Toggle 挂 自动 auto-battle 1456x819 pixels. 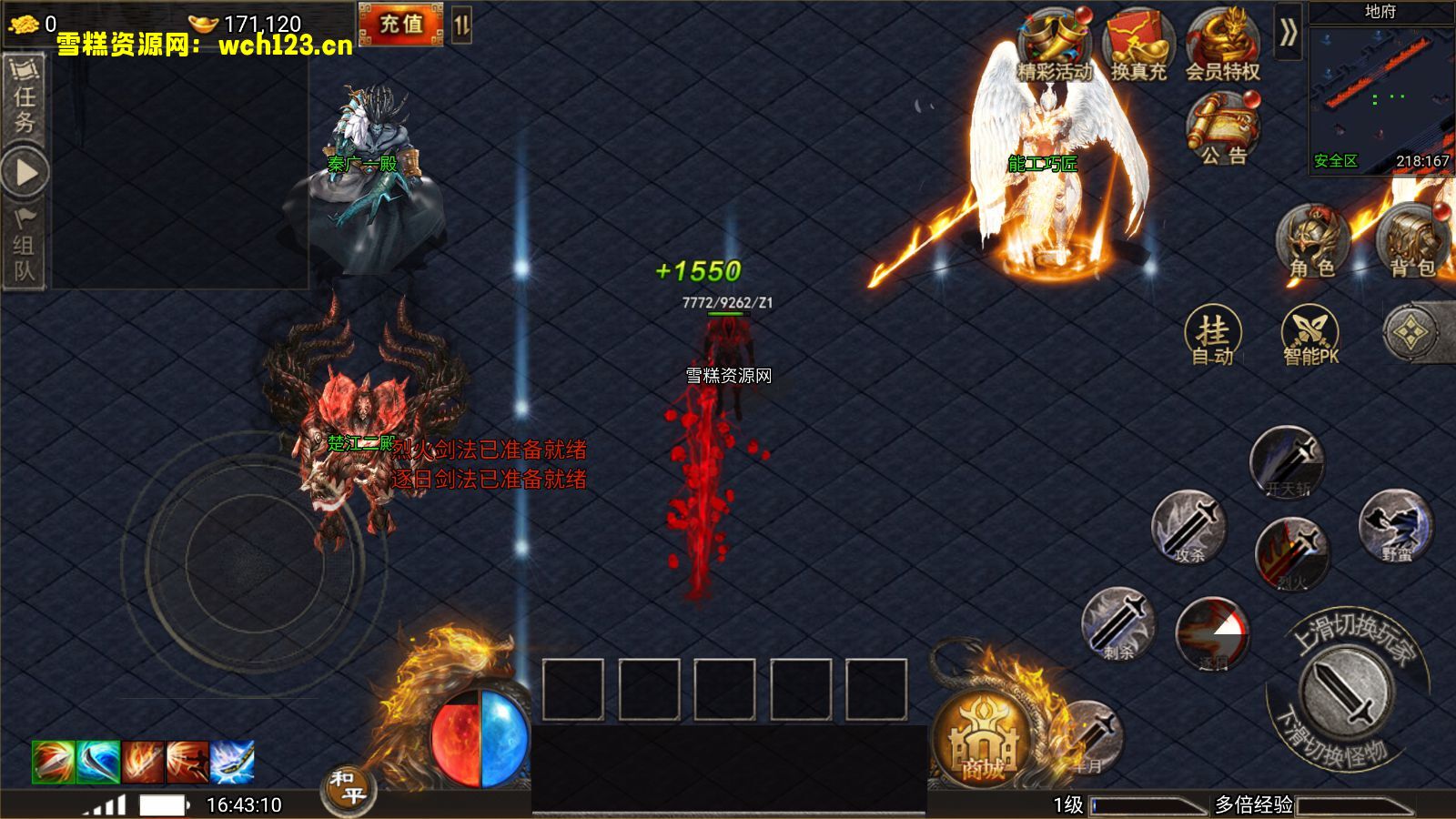coord(1213,336)
